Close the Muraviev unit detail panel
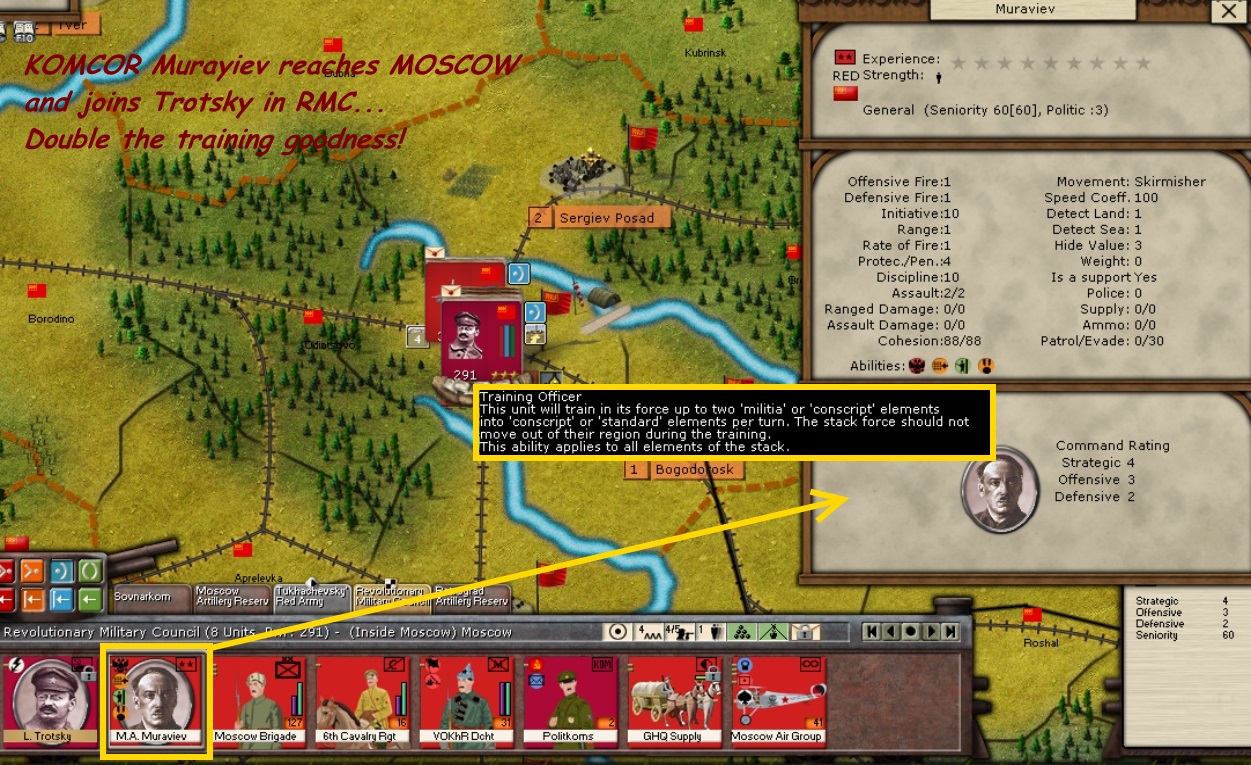 pos(1226,12)
